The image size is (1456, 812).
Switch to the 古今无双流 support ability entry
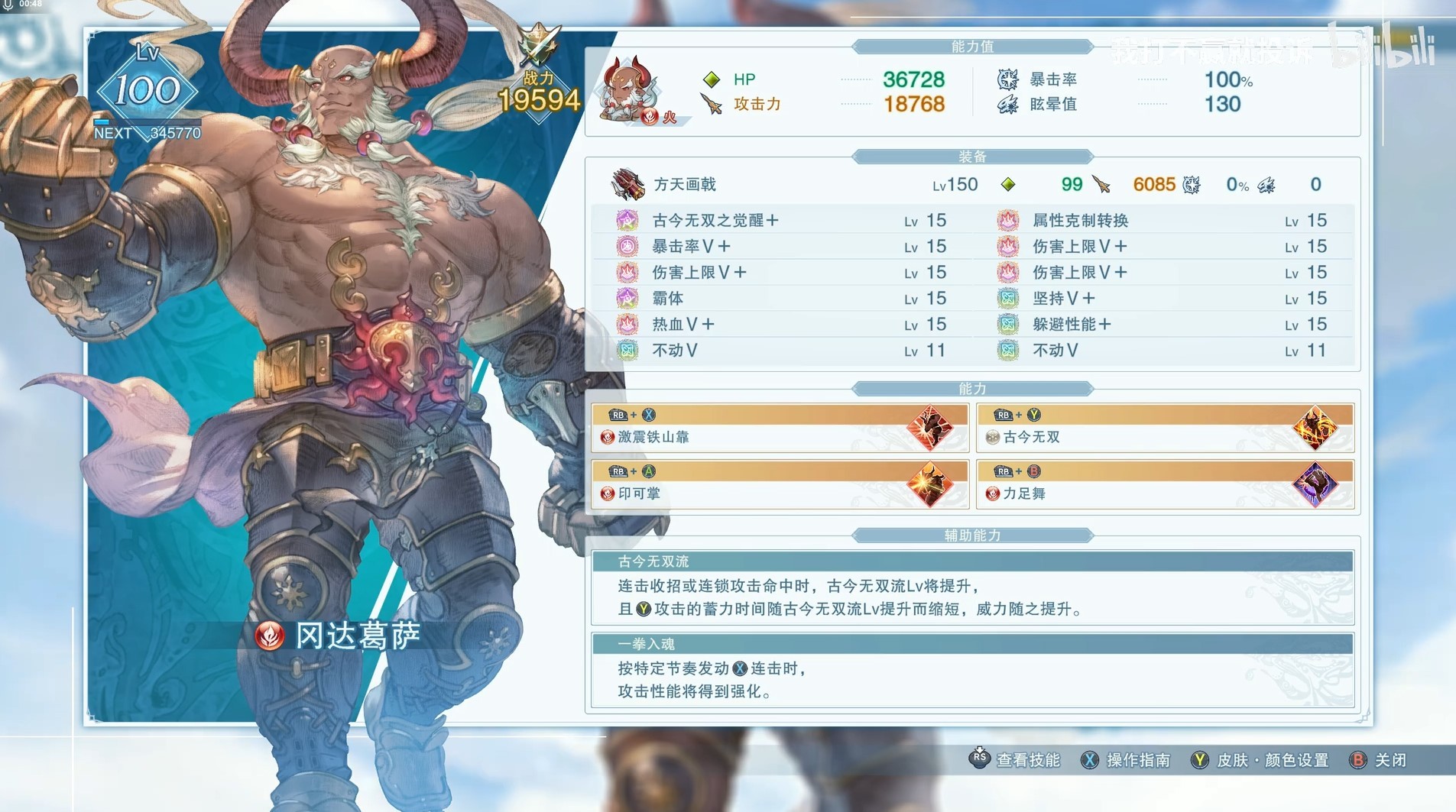coord(971,585)
